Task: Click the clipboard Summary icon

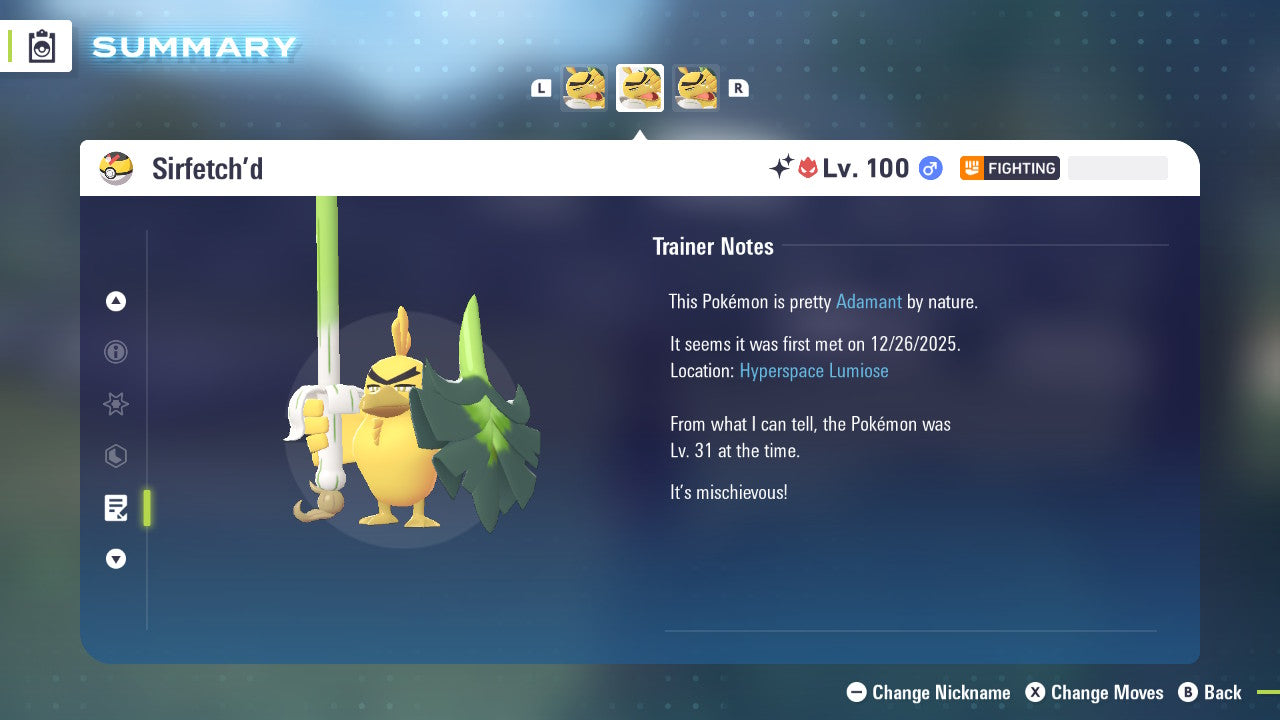Action: point(41,46)
